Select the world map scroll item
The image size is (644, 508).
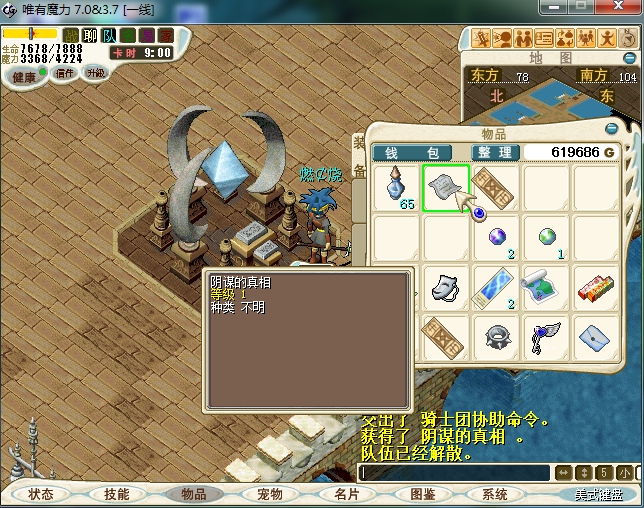click(544, 287)
